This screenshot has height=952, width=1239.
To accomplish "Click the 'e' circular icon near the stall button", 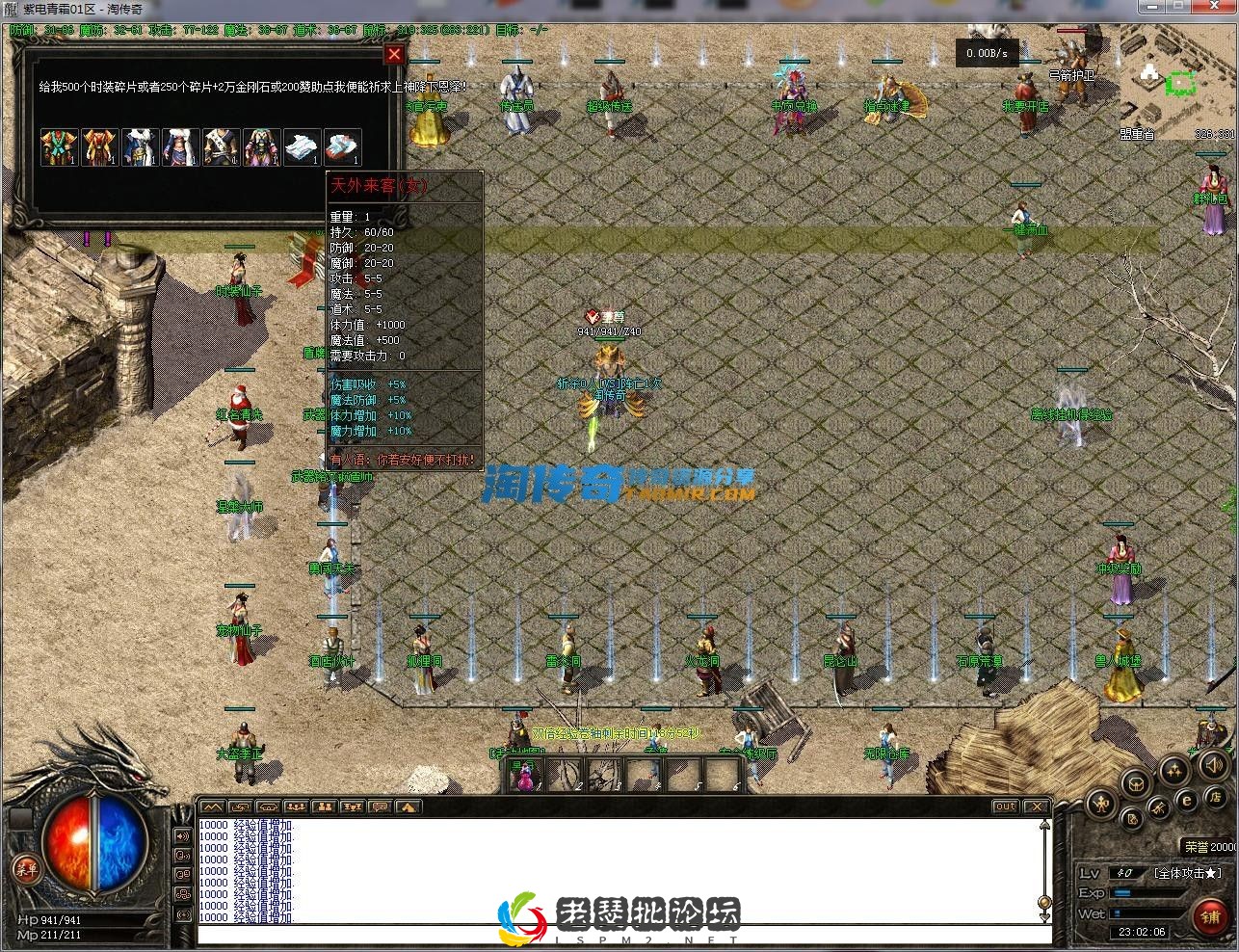I will [1187, 800].
